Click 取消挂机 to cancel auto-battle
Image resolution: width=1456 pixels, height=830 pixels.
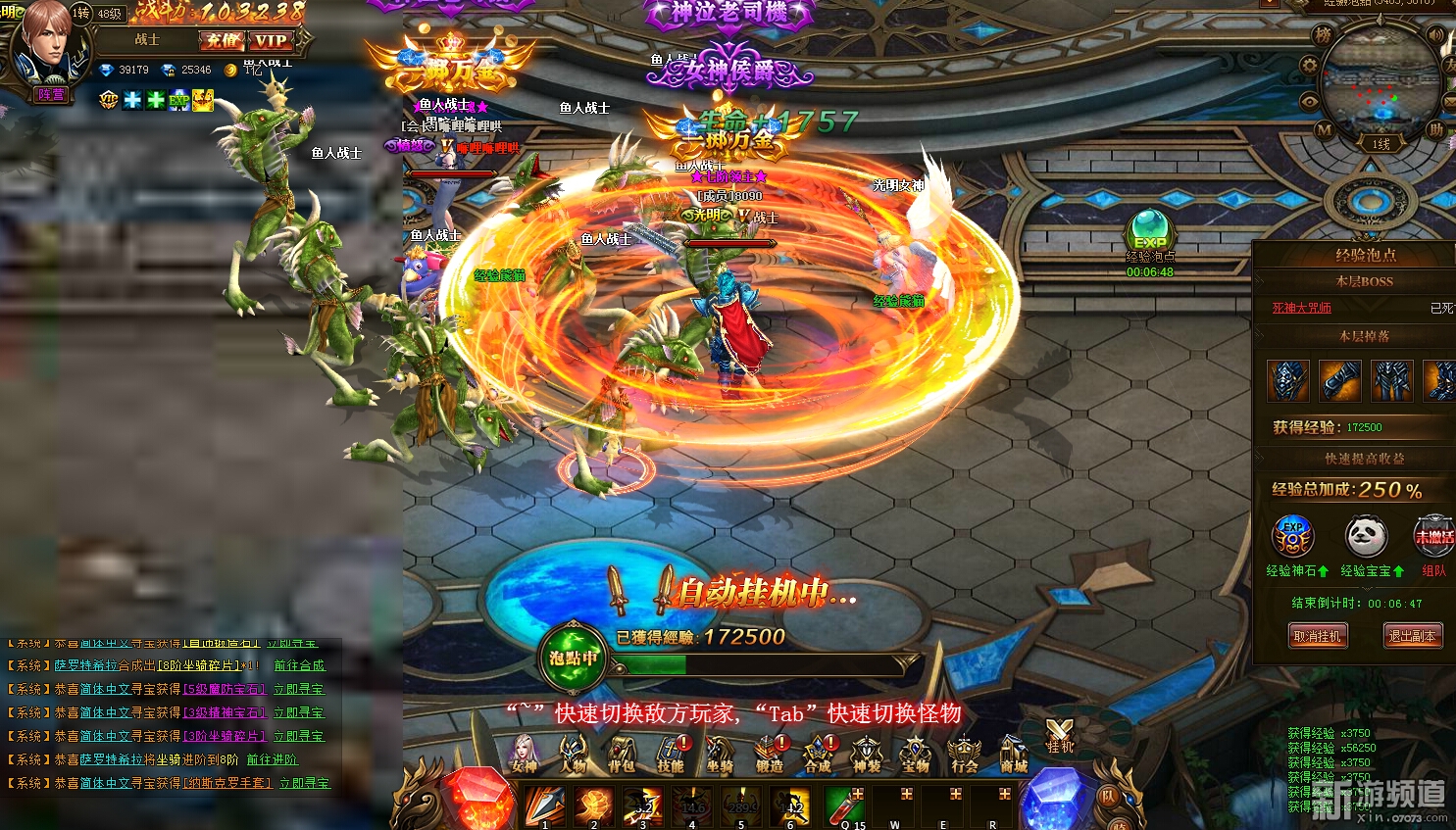(1317, 636)
